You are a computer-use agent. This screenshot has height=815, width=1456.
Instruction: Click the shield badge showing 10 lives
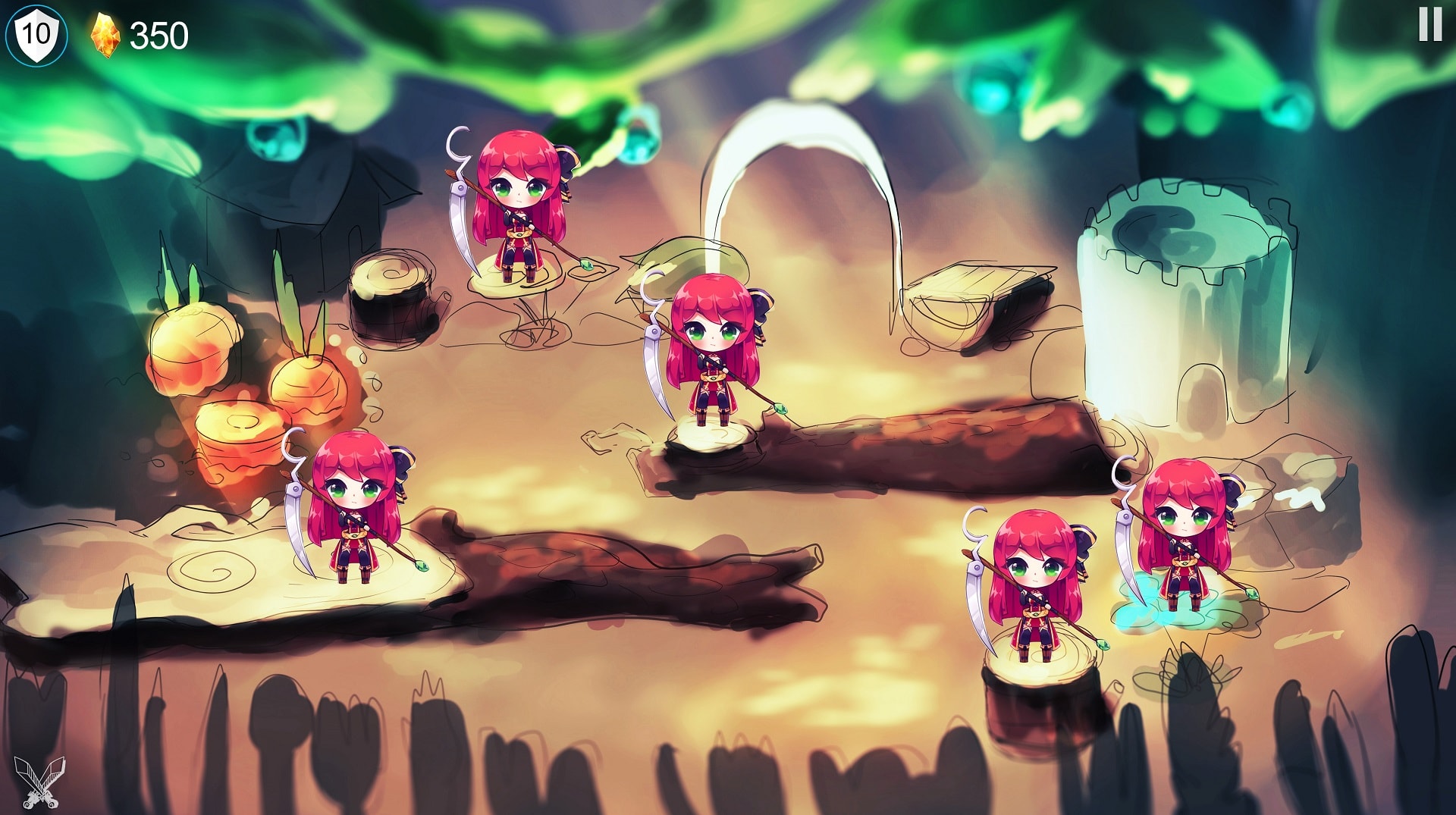click(36, 32)
